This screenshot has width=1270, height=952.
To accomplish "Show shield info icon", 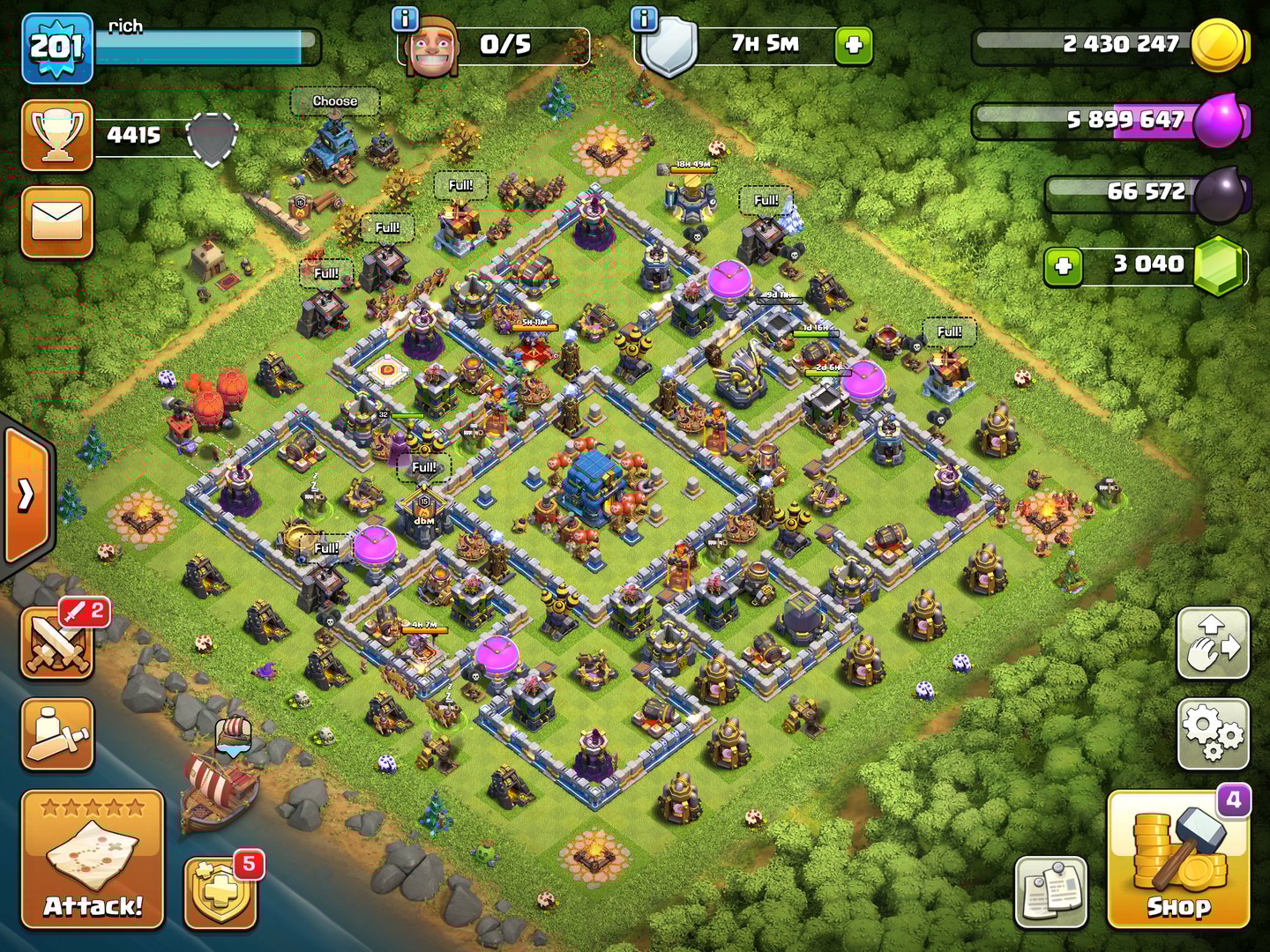I will point(645,18).
